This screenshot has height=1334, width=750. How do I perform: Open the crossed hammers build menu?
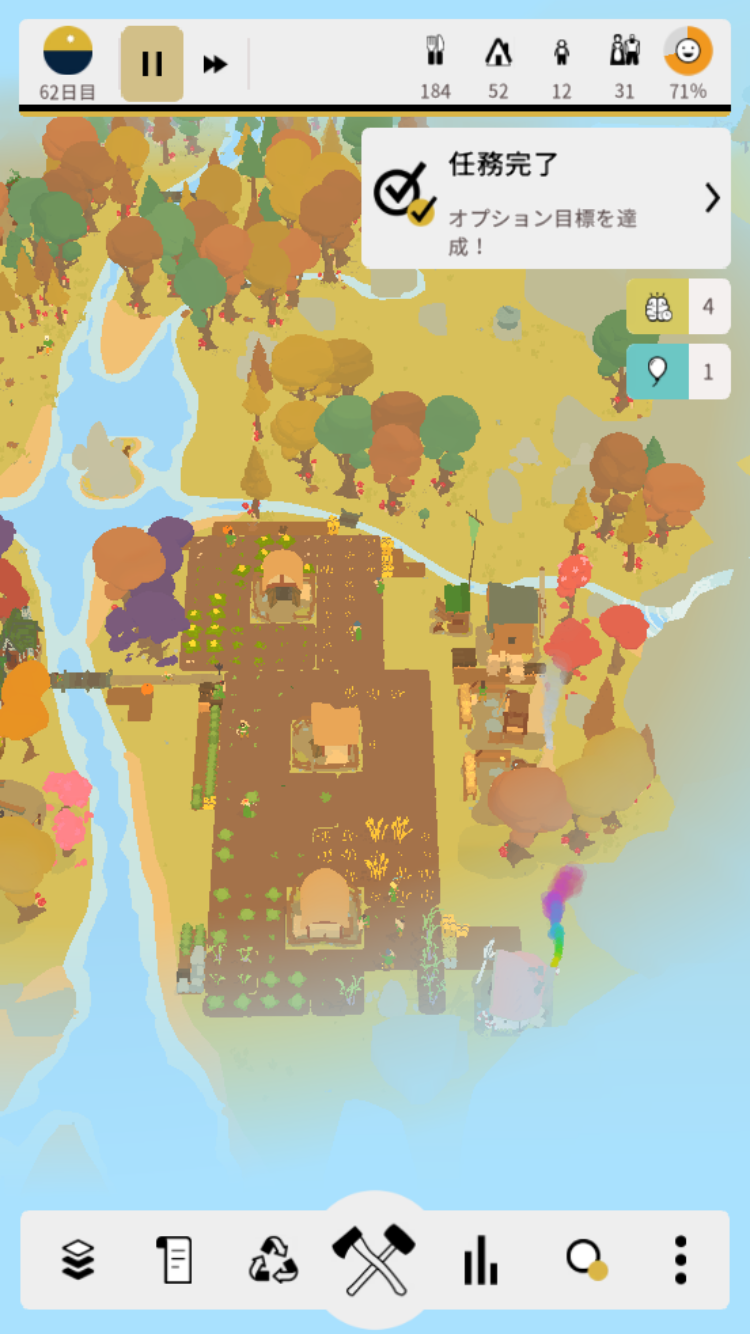pos(374,1259)
